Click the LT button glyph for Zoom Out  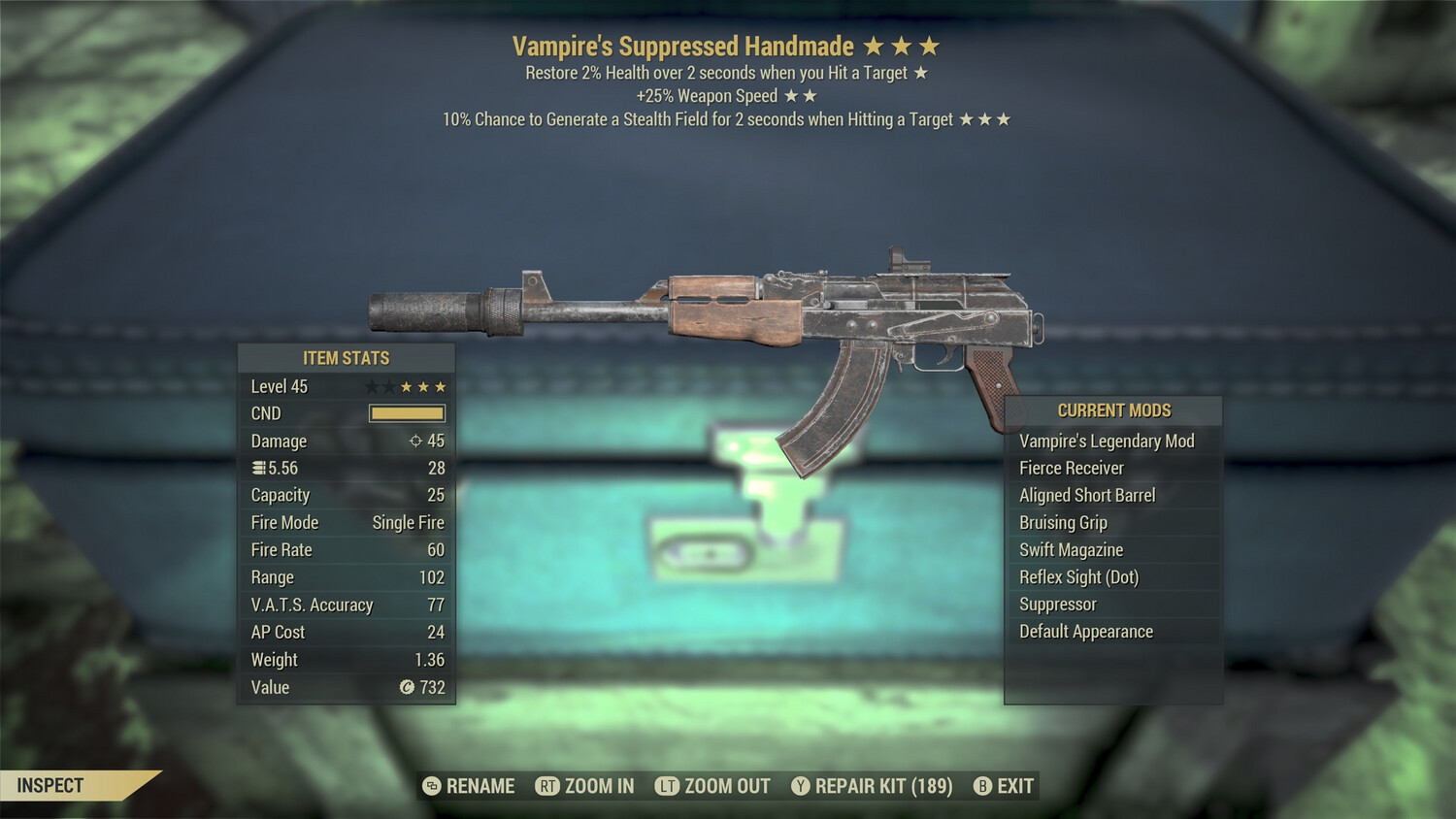(668, 786)
